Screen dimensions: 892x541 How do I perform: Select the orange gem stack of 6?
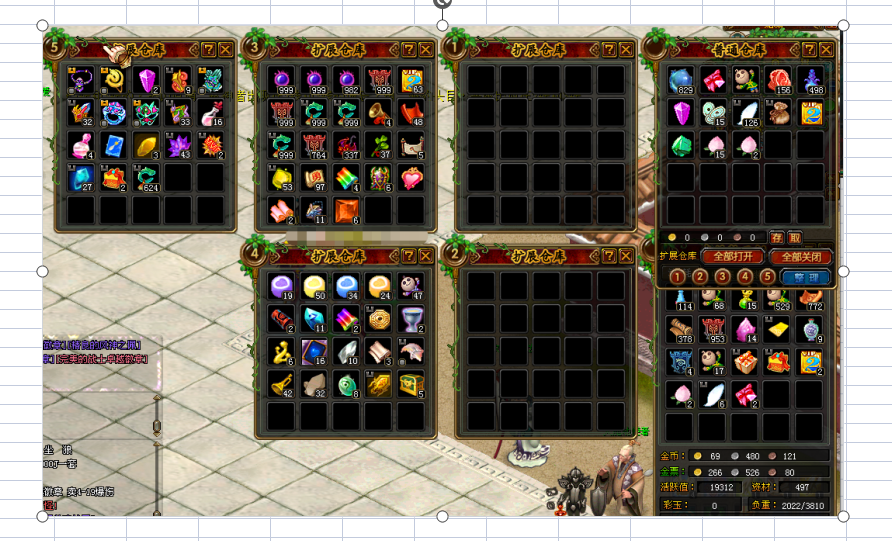pos(346,209)
